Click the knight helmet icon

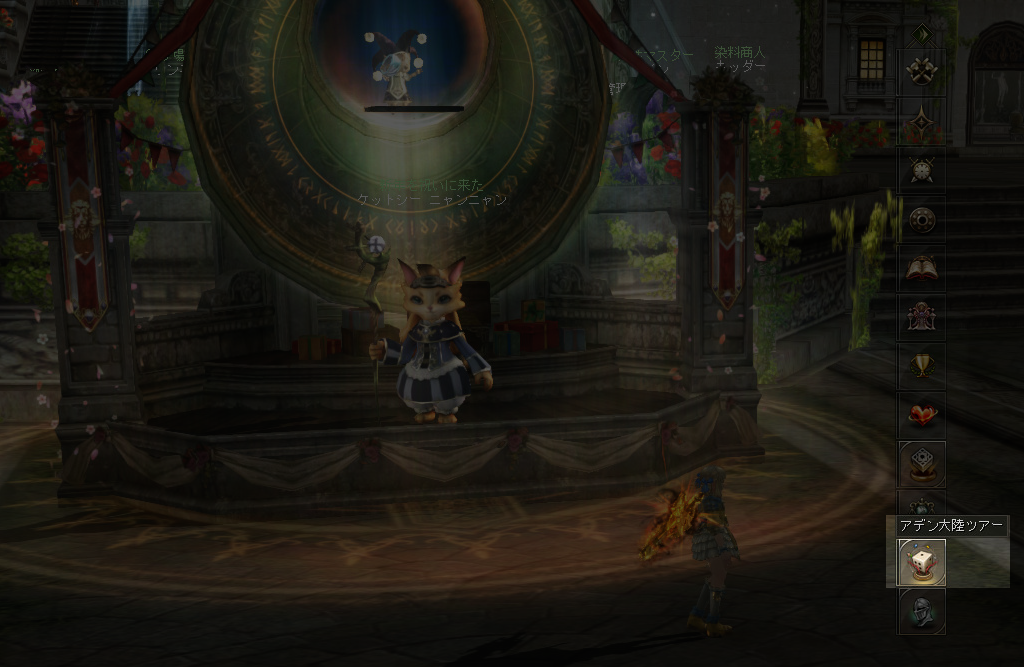[x=921, y=610]
